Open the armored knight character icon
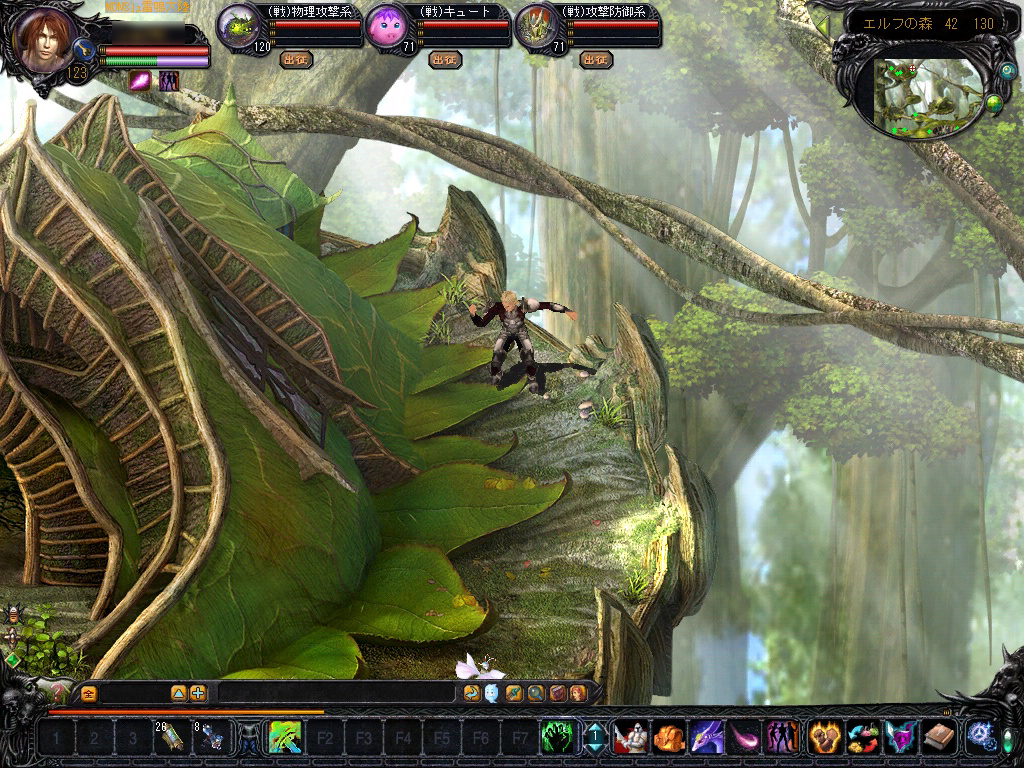 point(629,739)
